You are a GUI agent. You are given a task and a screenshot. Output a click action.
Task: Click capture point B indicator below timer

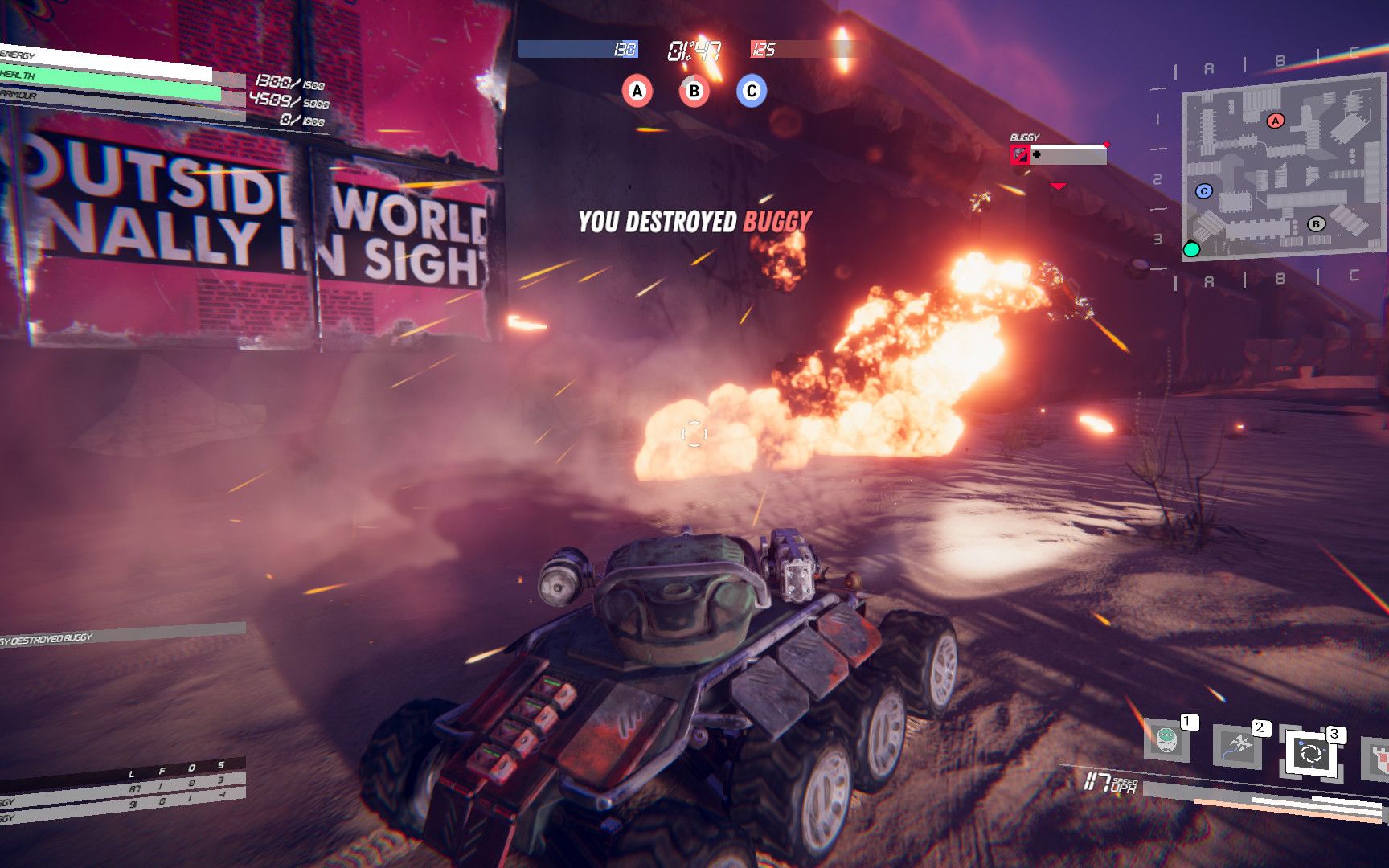pyautogui.click(x=694, y=91)
